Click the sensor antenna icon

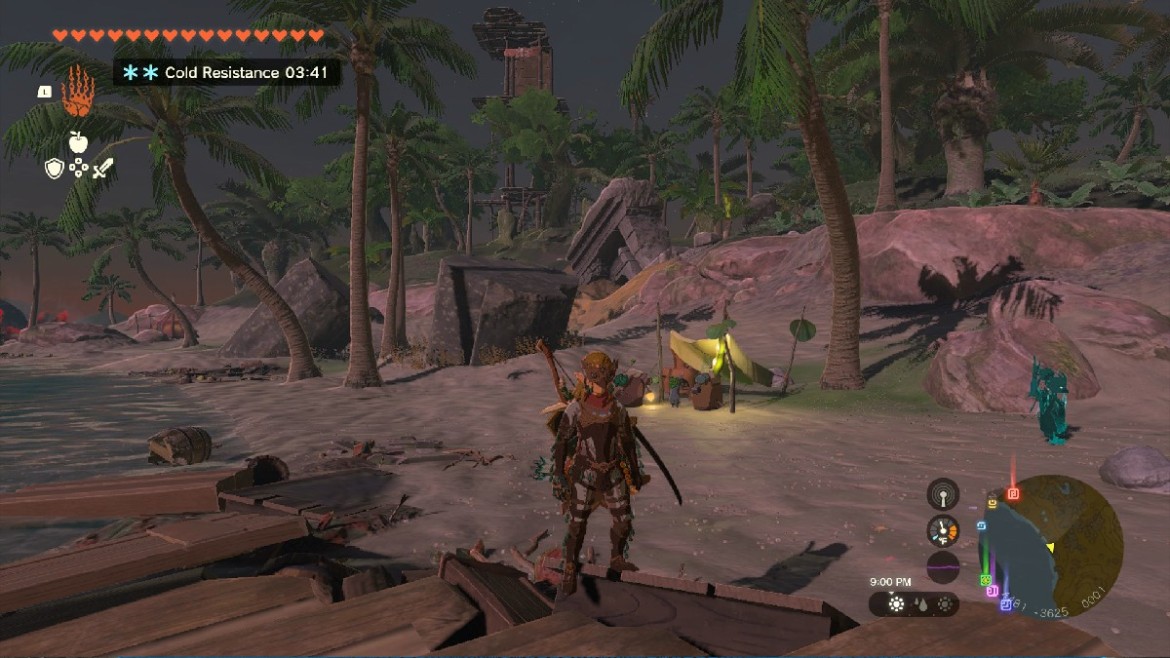point(942,494)
